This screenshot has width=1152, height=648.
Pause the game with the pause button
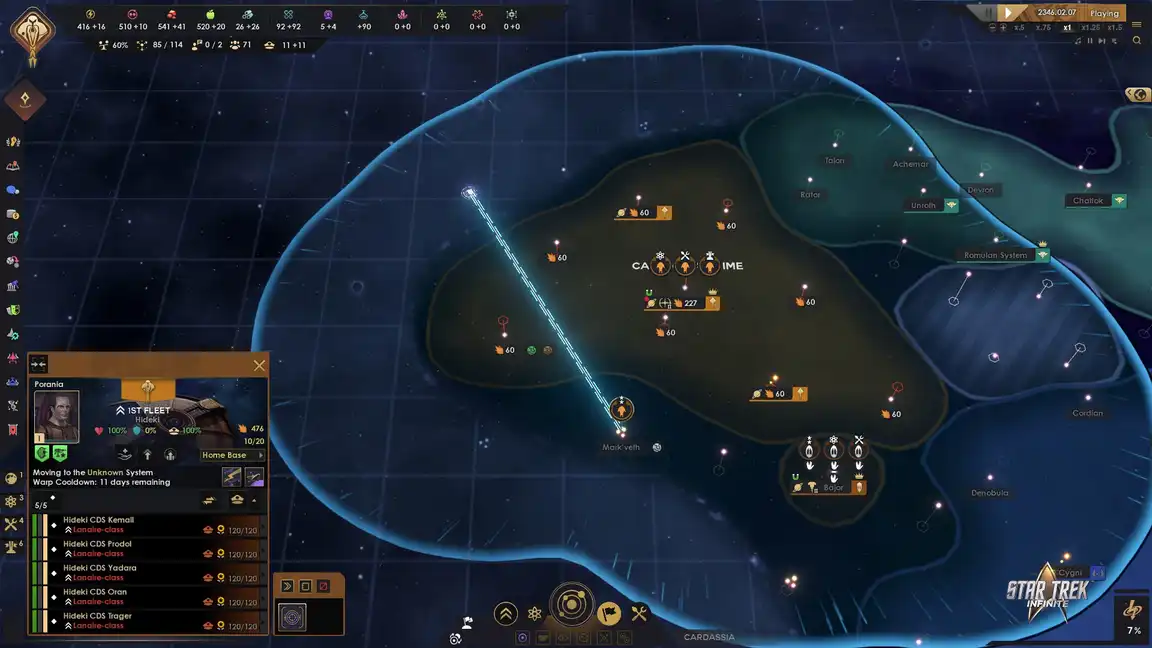coord(991,13)
